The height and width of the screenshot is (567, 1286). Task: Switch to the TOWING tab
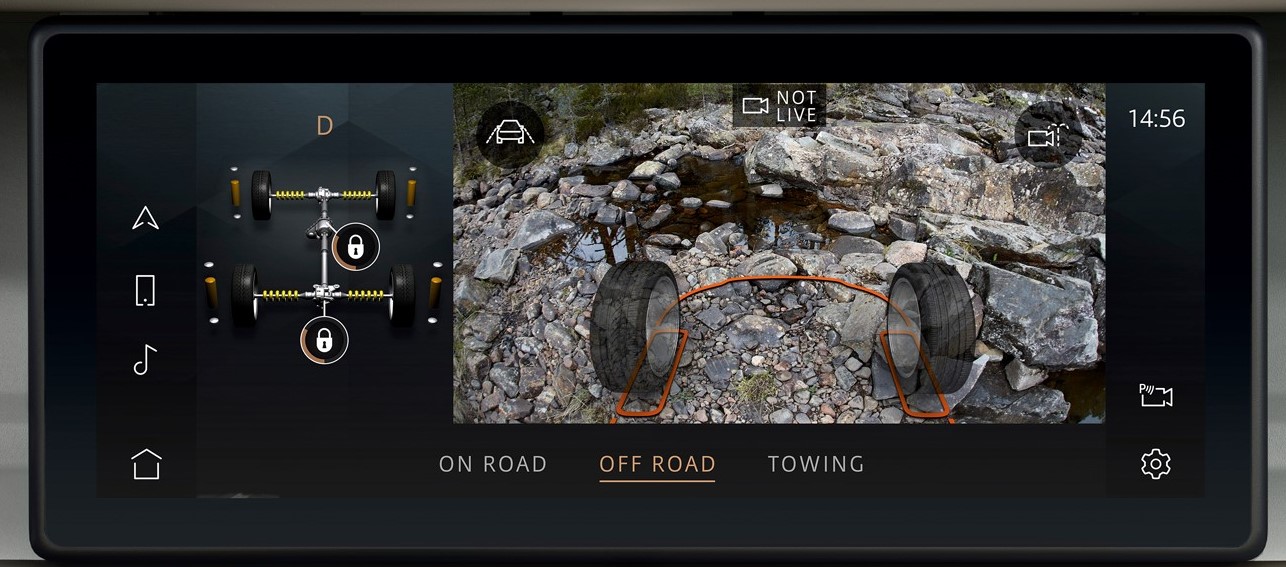(x=816, y=464)
